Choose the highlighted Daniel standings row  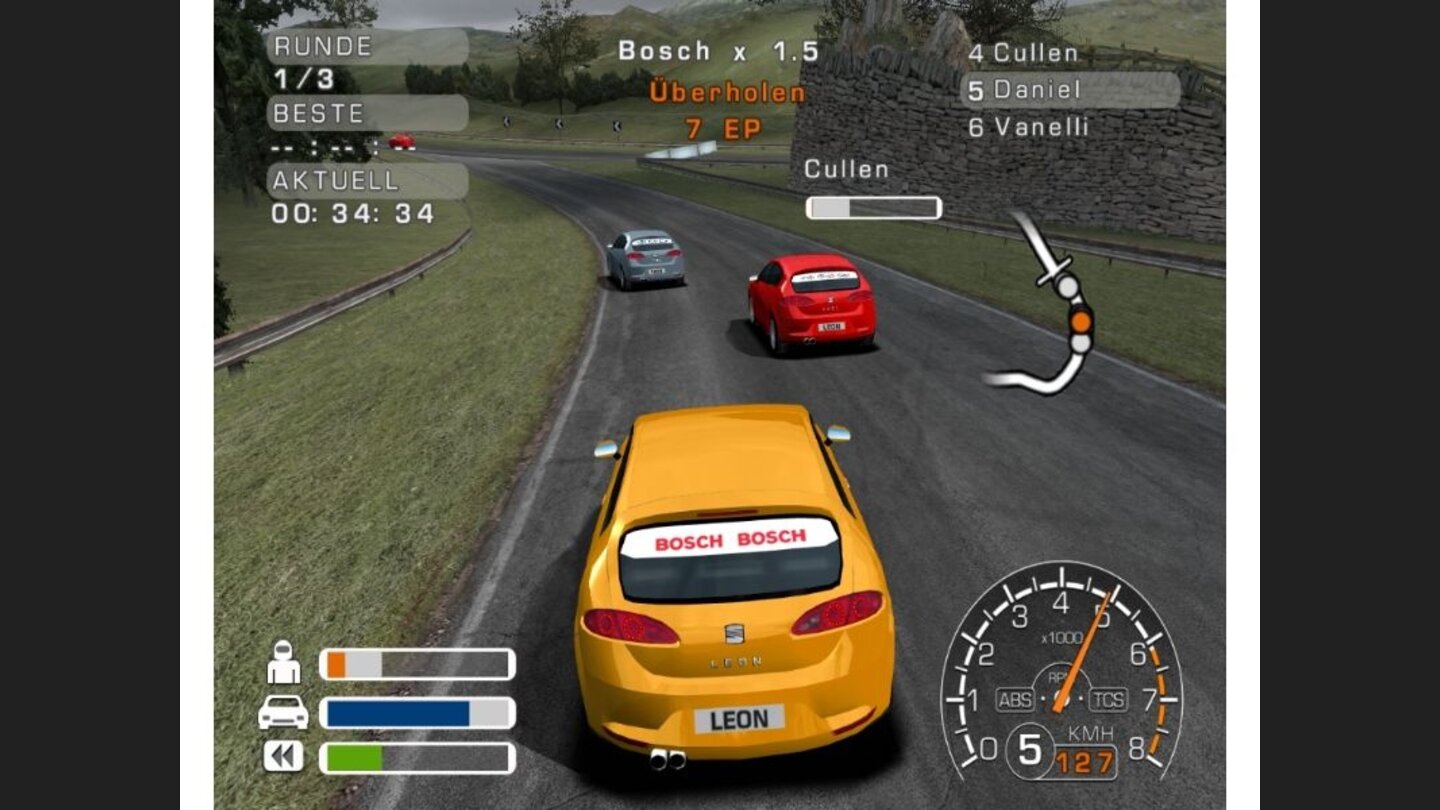1070,90
